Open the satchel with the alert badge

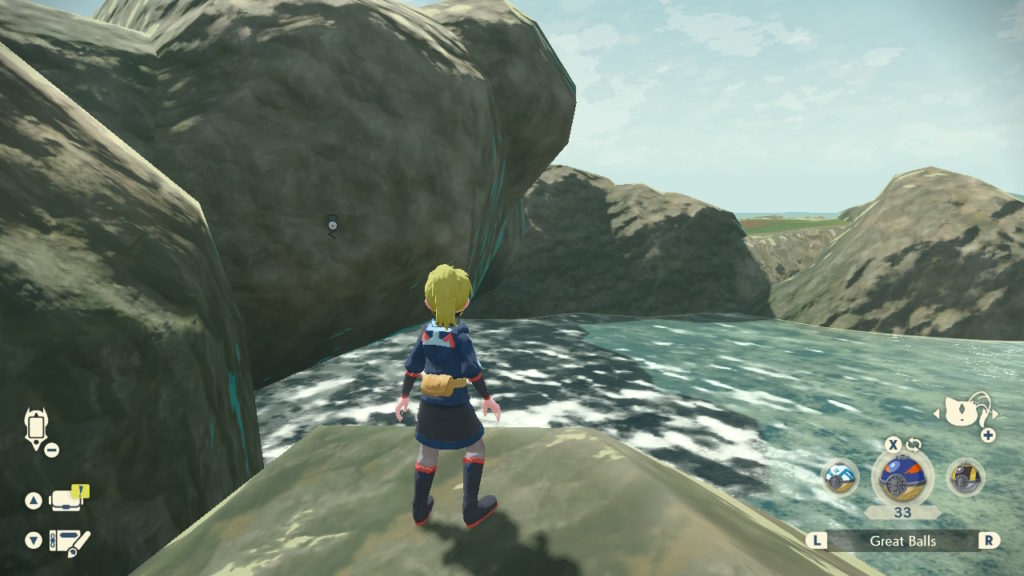click(67, 500)
